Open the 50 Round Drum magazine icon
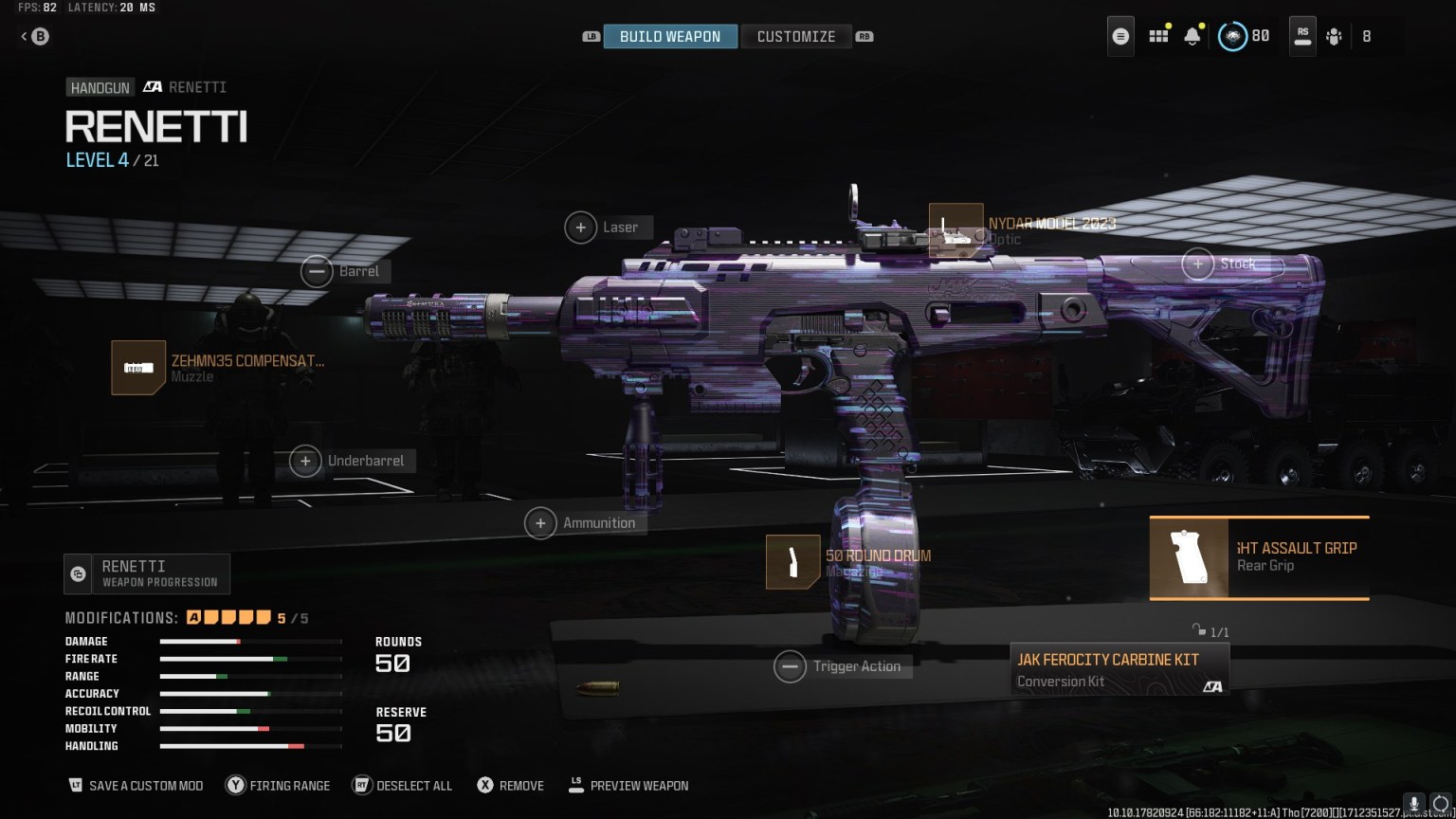Image resolution: width=1456 pixels, height=819 pixels. pos(792,562)
